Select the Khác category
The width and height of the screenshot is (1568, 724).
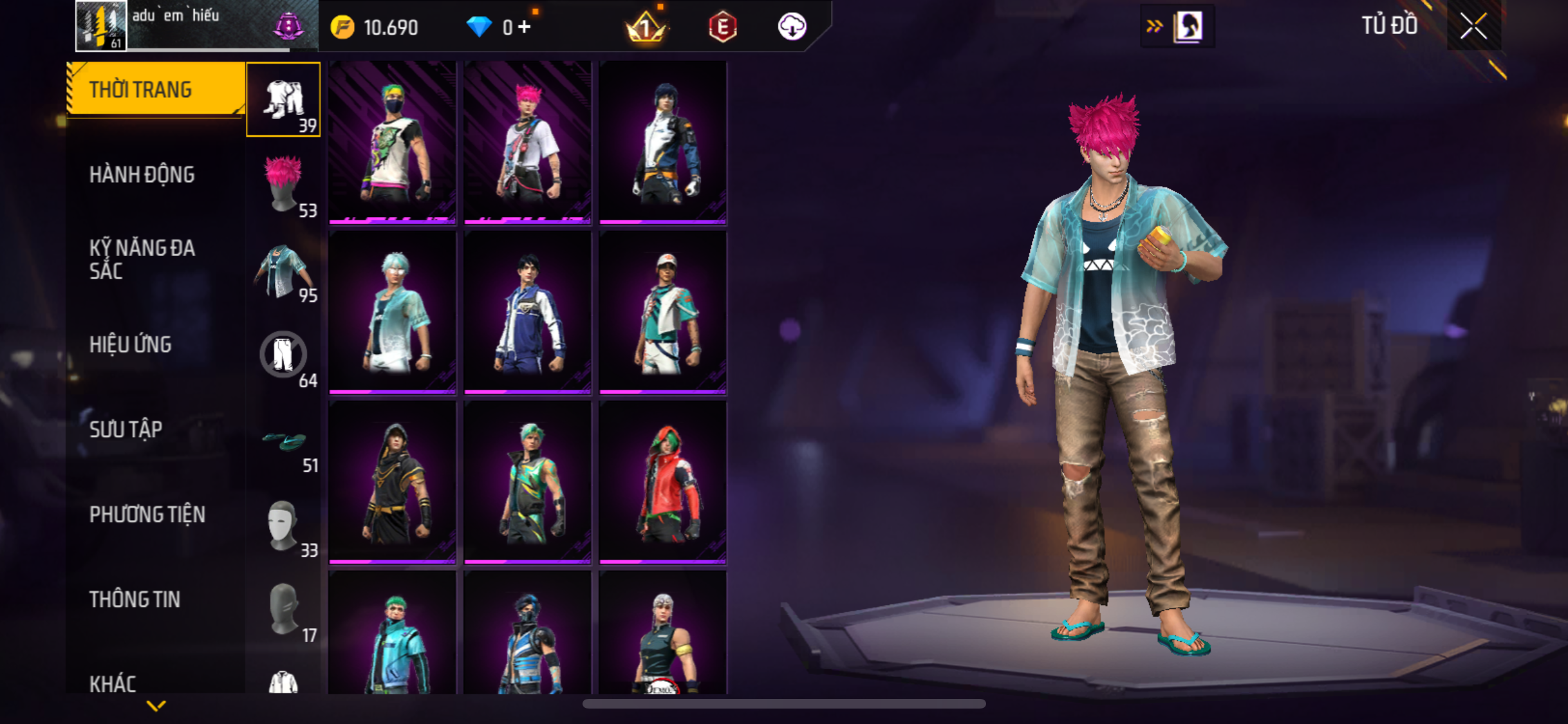click(x=113, y=683)
